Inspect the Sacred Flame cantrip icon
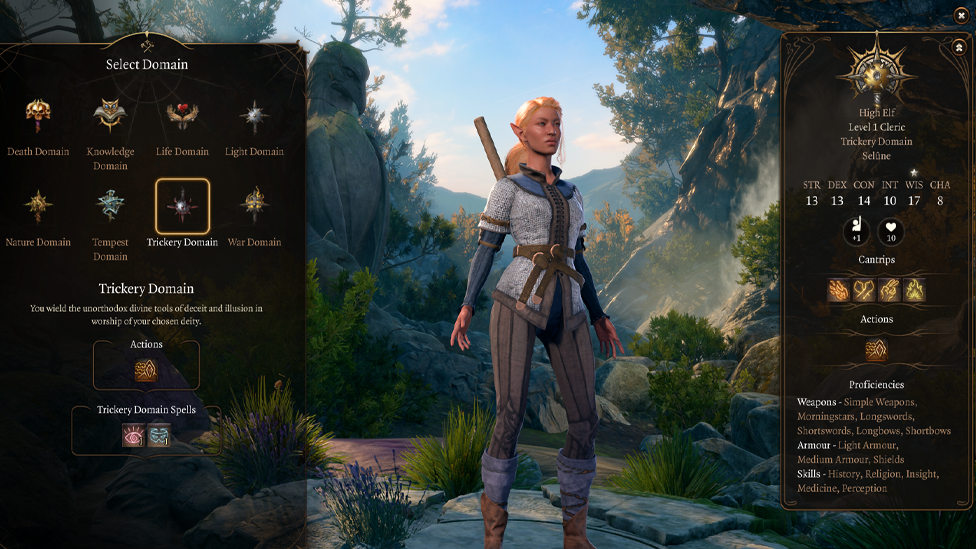 (914, 290)
